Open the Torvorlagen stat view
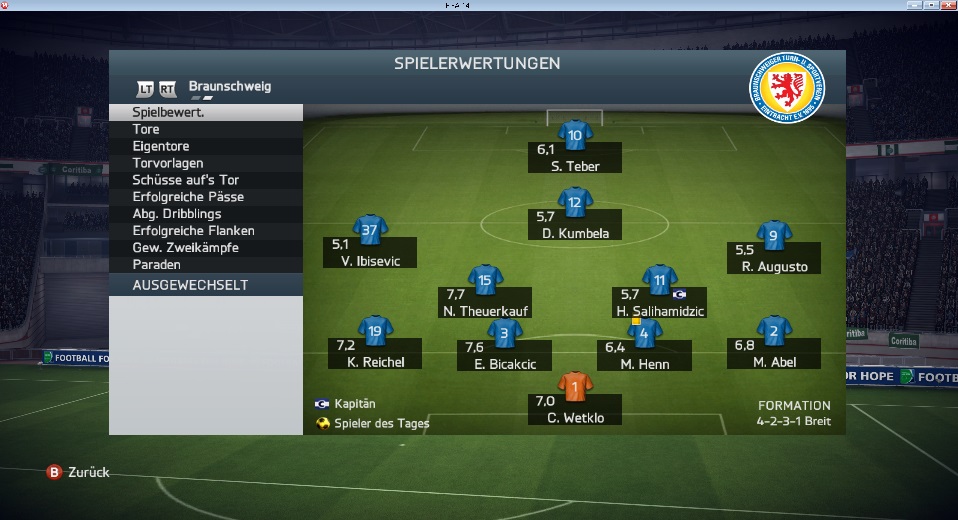 click(x=205, y=163)
